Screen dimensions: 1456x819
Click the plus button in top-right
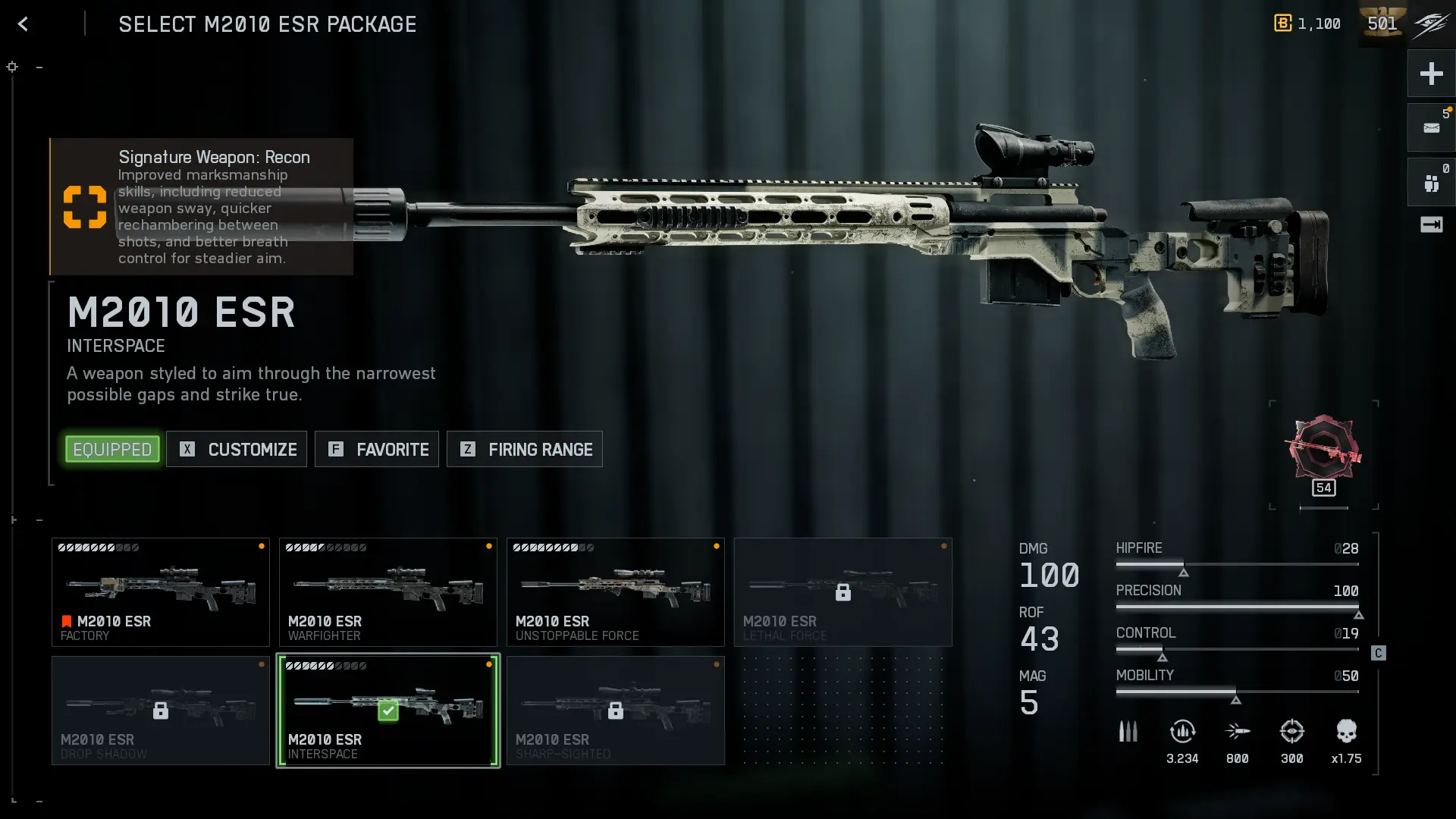click(1431, 74)
